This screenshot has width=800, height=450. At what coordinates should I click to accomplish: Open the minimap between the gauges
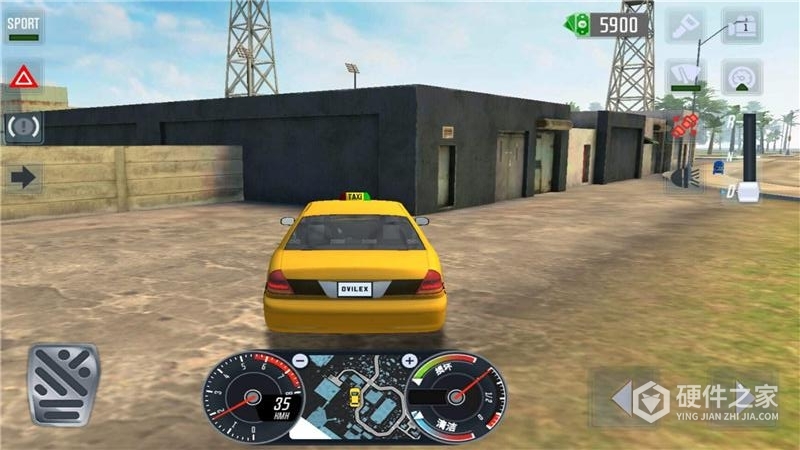(354, 396)
